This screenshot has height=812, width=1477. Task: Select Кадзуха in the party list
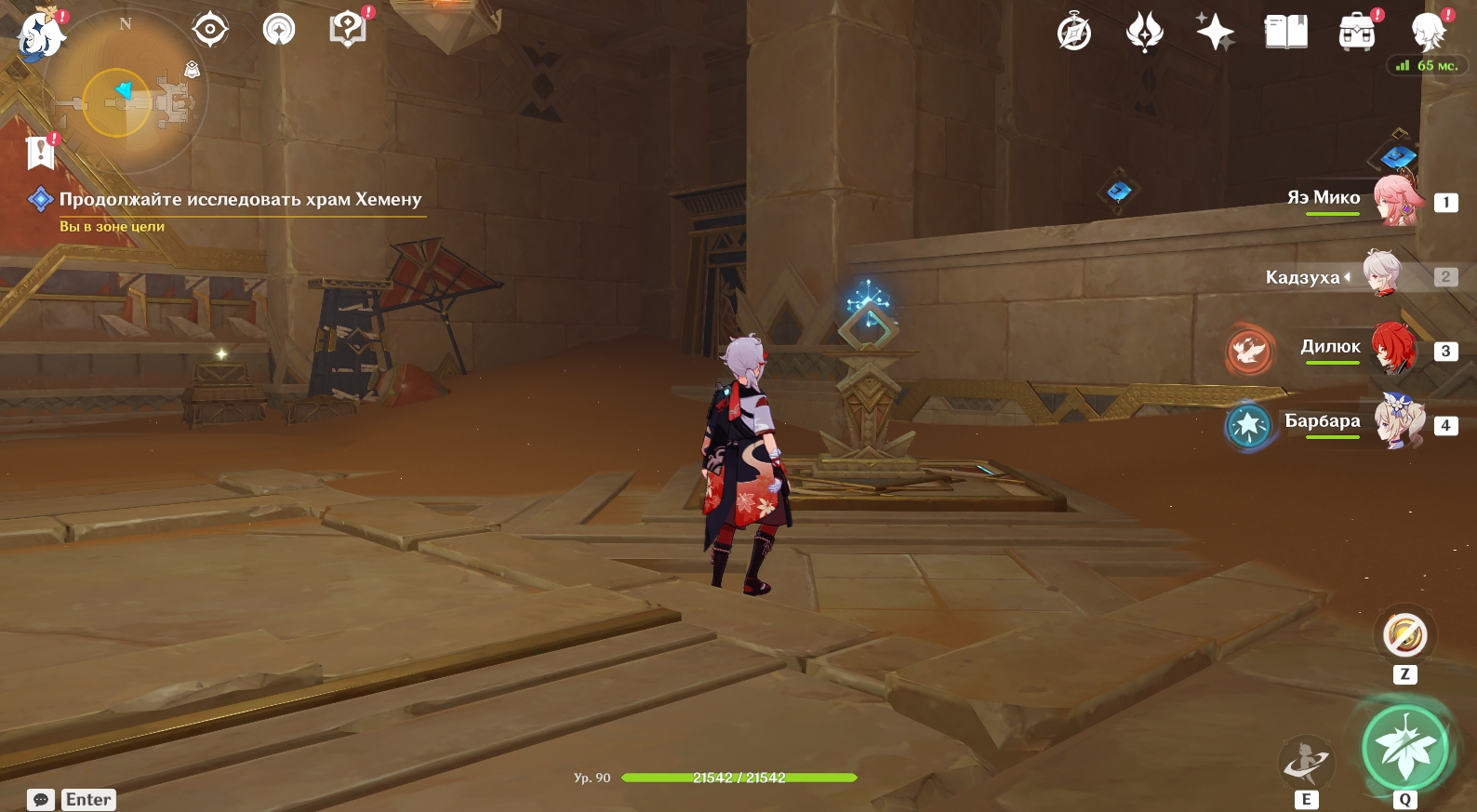point(1384,275)
